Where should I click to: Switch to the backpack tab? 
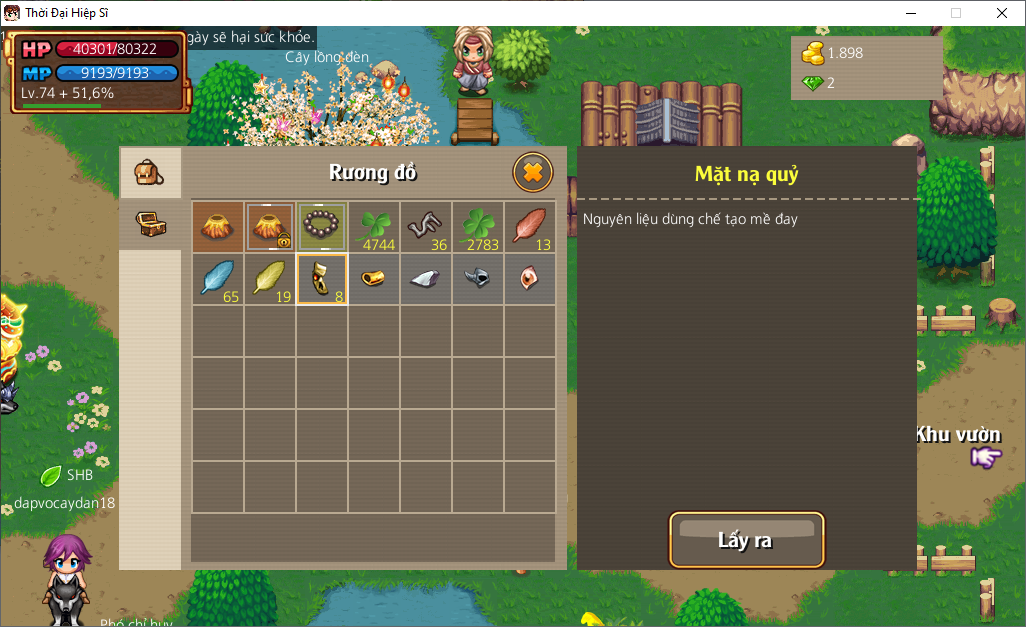[150, 173]
